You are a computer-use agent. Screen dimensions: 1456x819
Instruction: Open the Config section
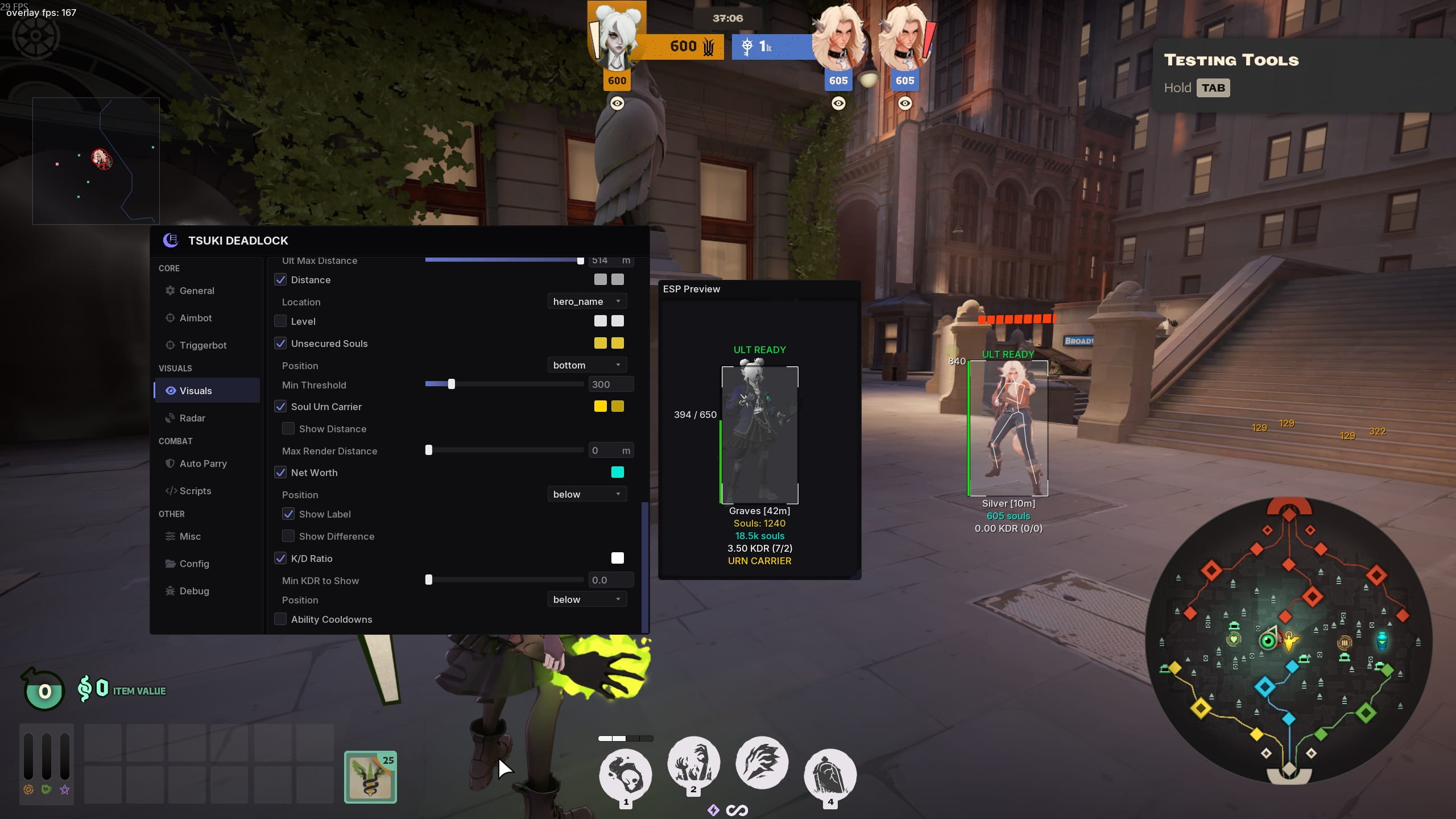click(x=194, y=564)
